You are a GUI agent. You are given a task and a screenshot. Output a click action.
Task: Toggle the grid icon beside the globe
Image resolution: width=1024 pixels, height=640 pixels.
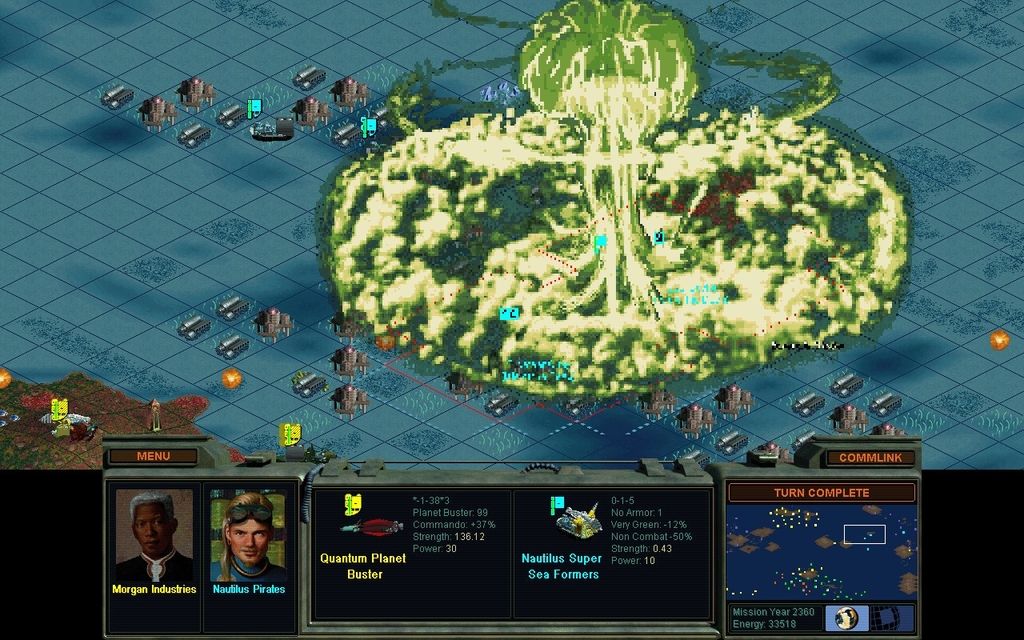pos(897,617)
